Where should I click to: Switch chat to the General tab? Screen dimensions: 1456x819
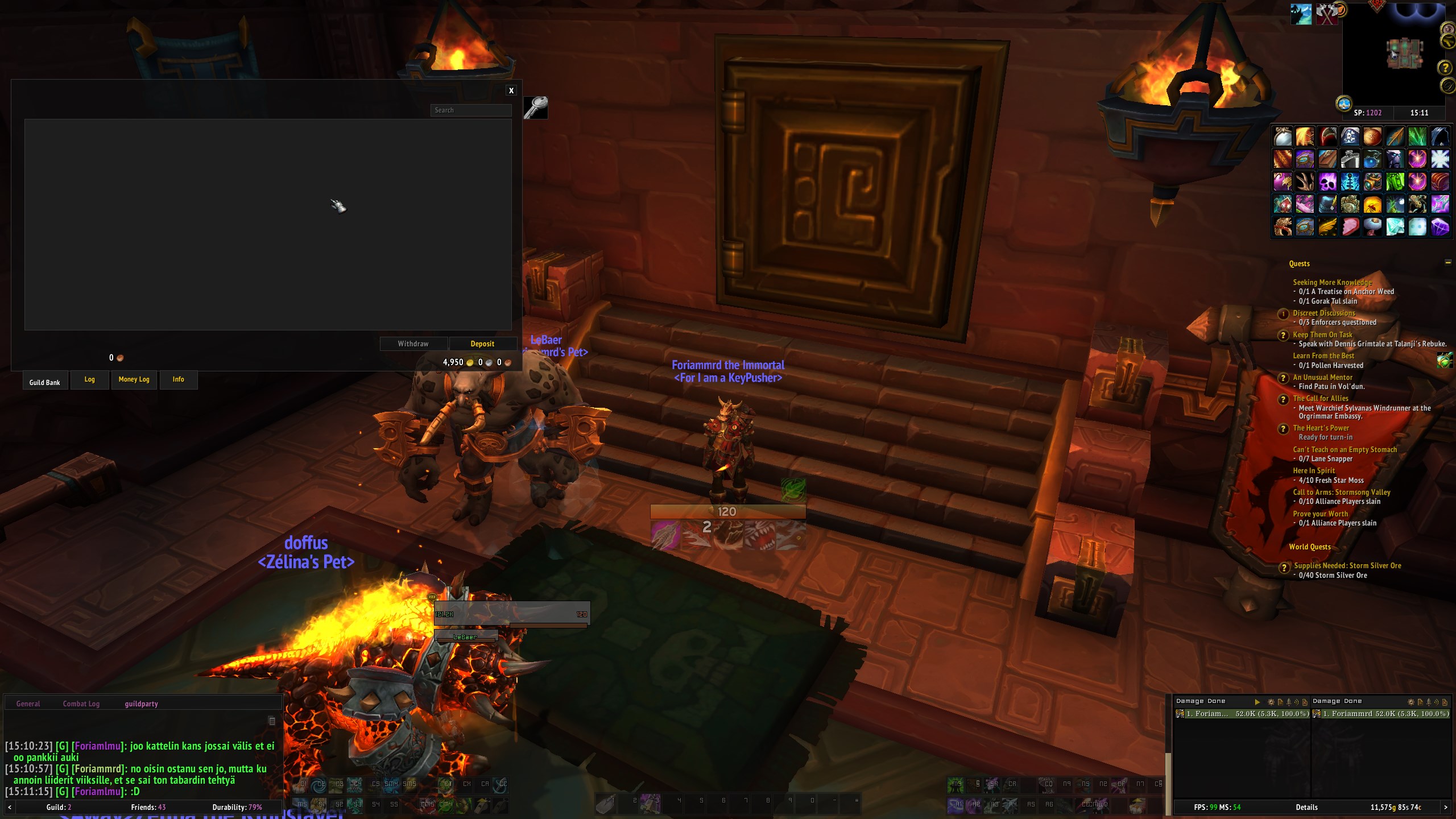(28, 704)
